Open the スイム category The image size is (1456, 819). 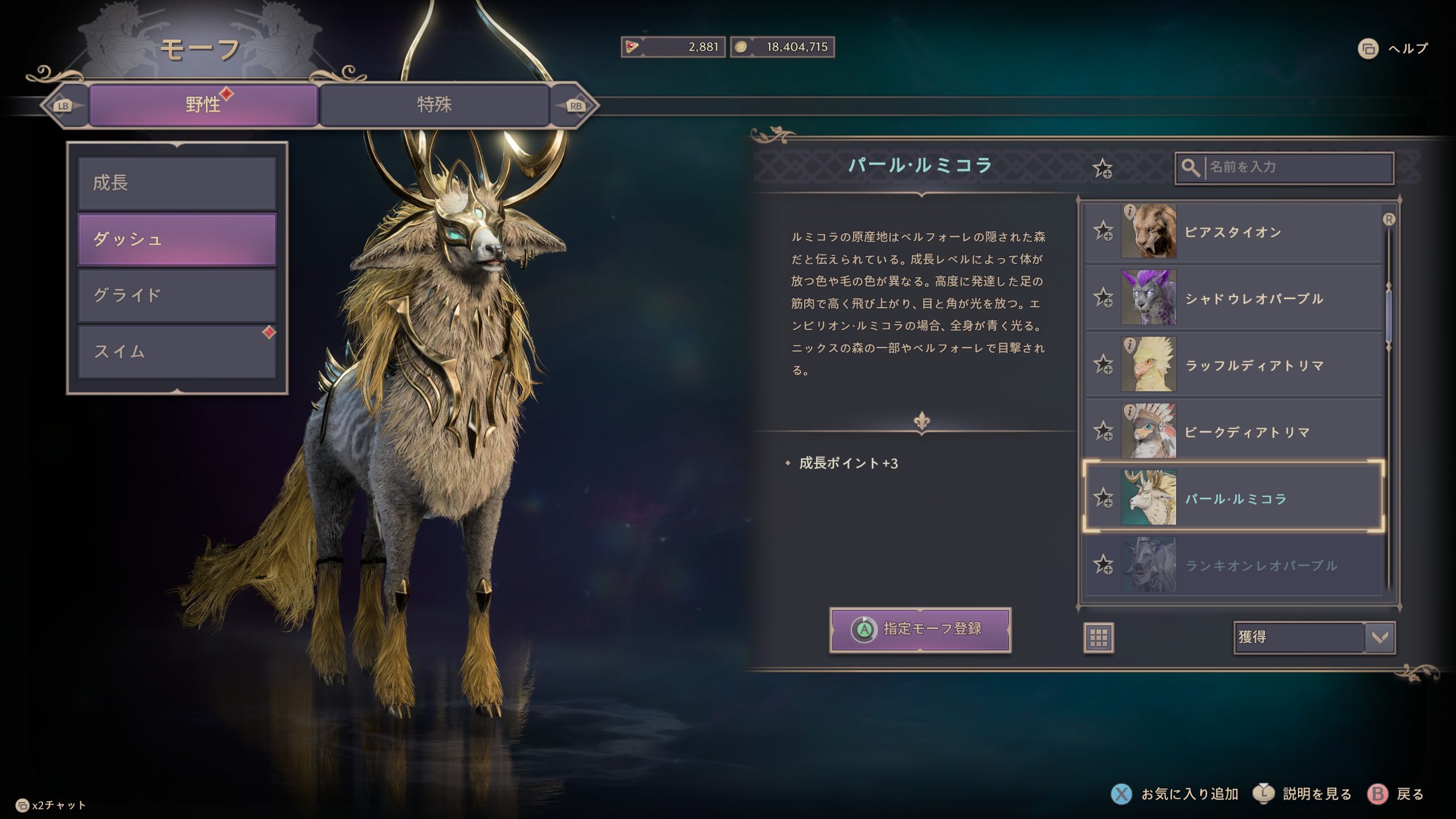tap(177, 351)
